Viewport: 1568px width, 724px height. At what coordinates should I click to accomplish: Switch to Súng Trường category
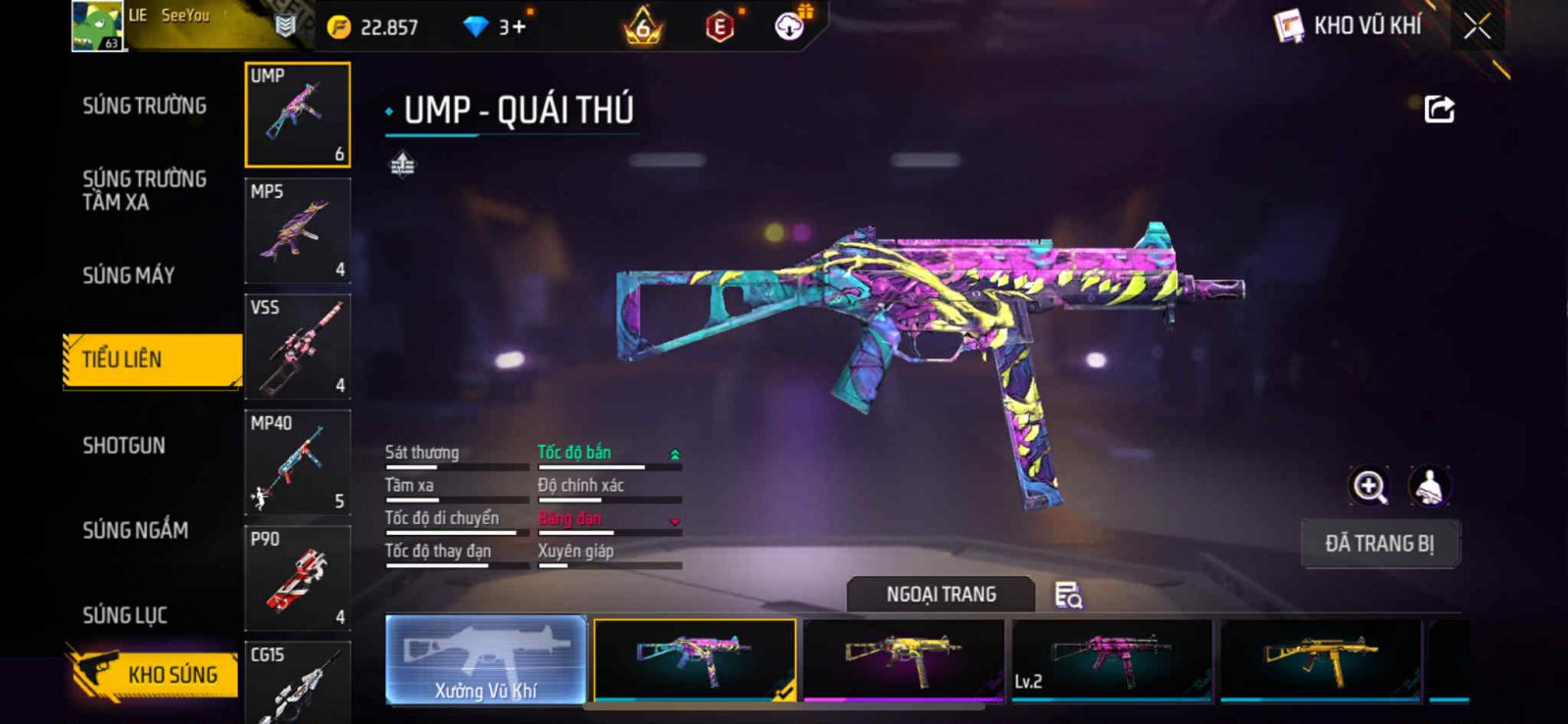(x=144, y=106)
